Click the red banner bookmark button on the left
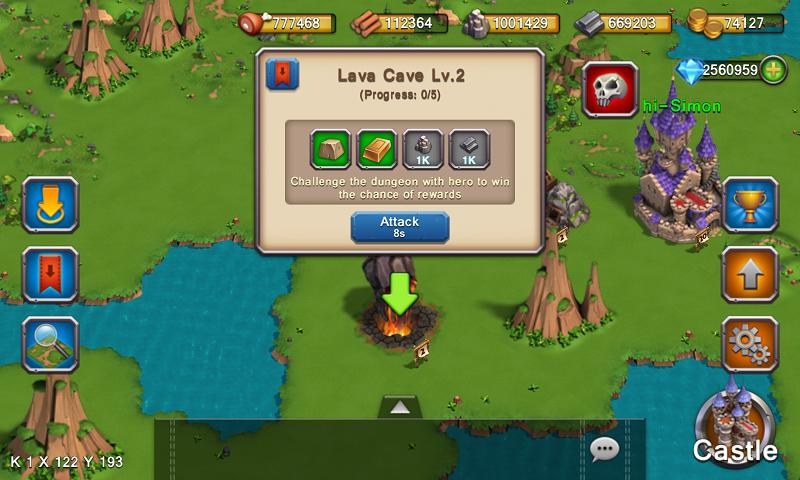 coord(49,273)
